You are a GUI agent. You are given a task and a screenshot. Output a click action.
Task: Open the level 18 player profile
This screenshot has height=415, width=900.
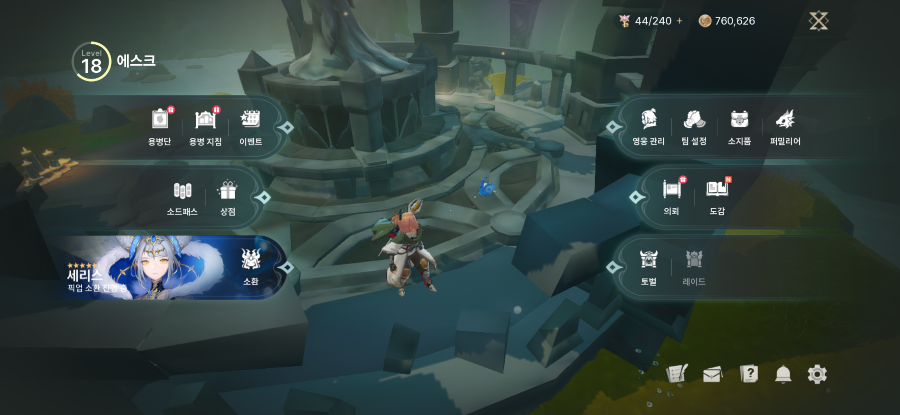pos(92,63)
